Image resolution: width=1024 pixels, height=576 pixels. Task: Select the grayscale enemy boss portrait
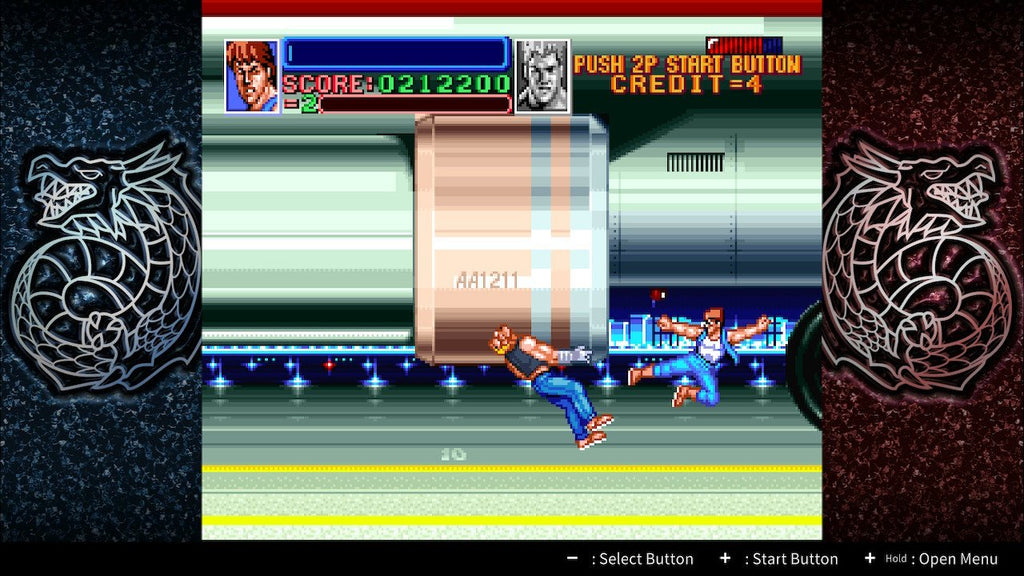pyautogui.click(x=542, y=76)
